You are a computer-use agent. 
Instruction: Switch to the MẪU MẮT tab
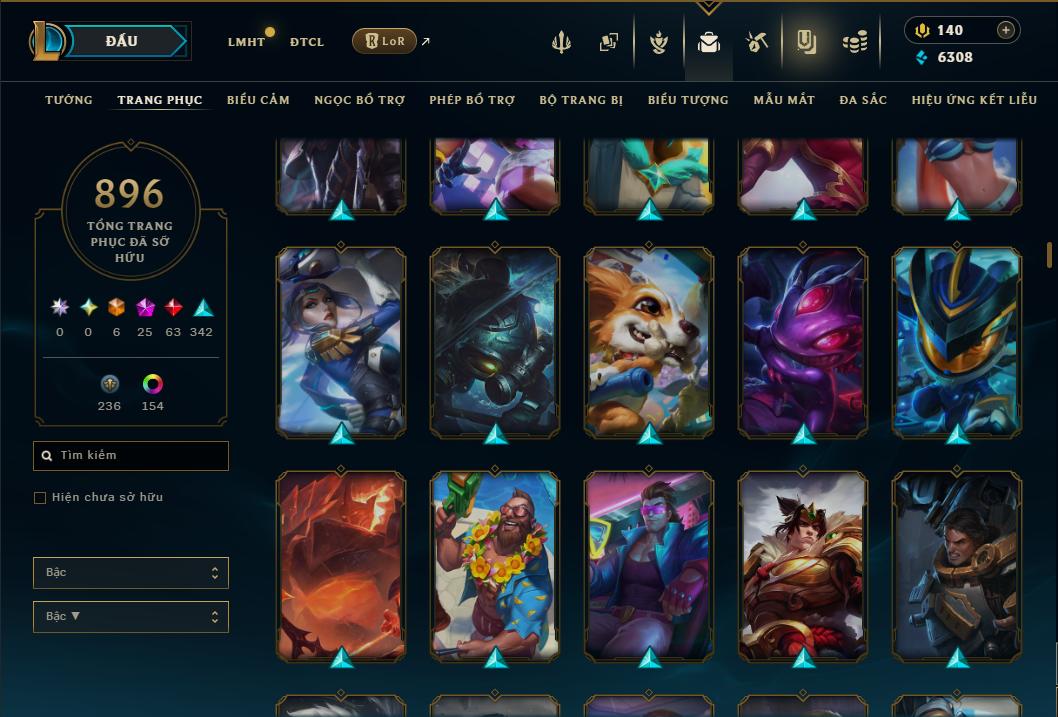[x=784, y=100]
